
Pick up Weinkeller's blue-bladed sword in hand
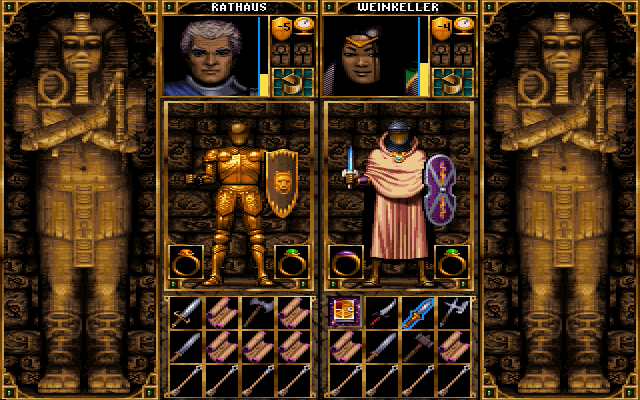tap(350, 167)
